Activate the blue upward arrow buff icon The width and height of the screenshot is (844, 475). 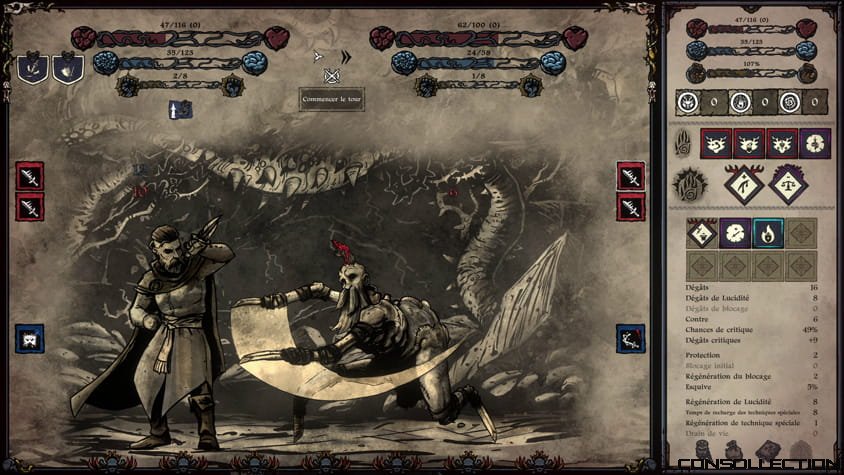[181, 110]
